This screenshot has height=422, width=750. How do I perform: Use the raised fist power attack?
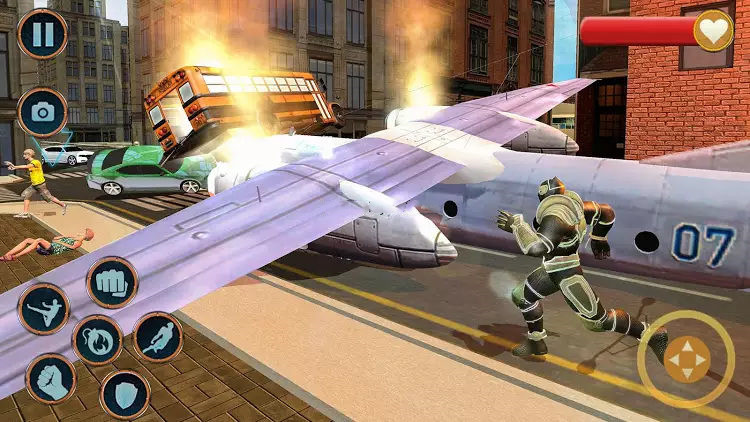(51, 380)
